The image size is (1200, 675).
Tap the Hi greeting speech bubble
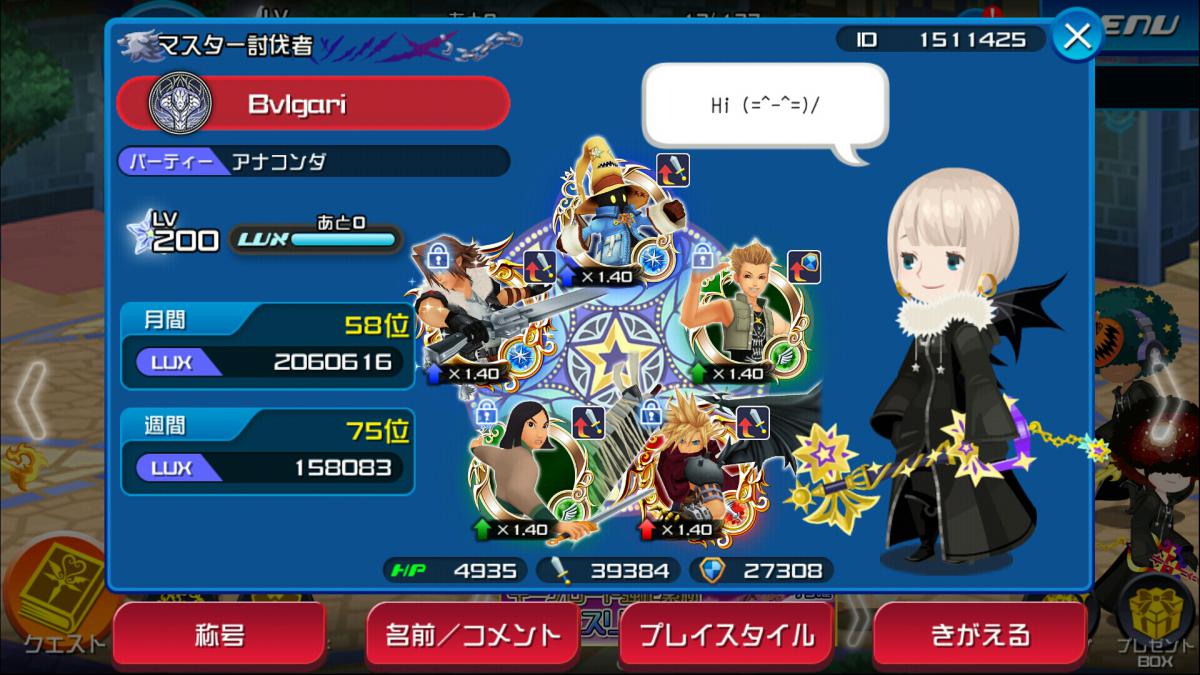[x=764, y=107]
